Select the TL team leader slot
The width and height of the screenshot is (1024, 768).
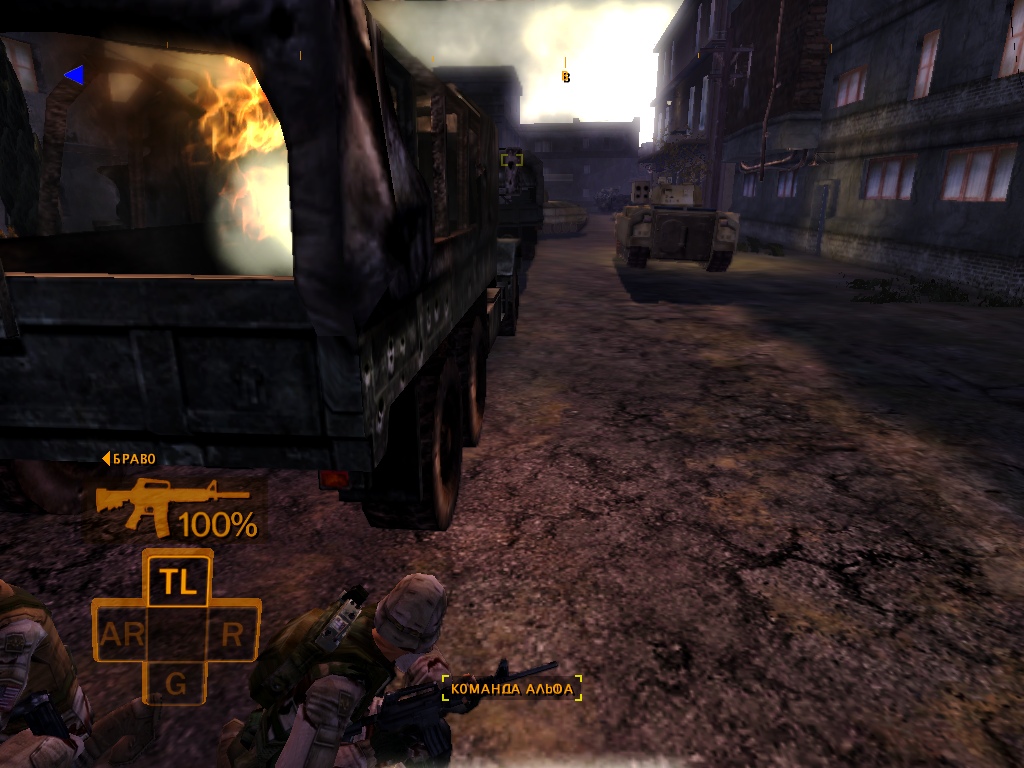pos(179,579)
